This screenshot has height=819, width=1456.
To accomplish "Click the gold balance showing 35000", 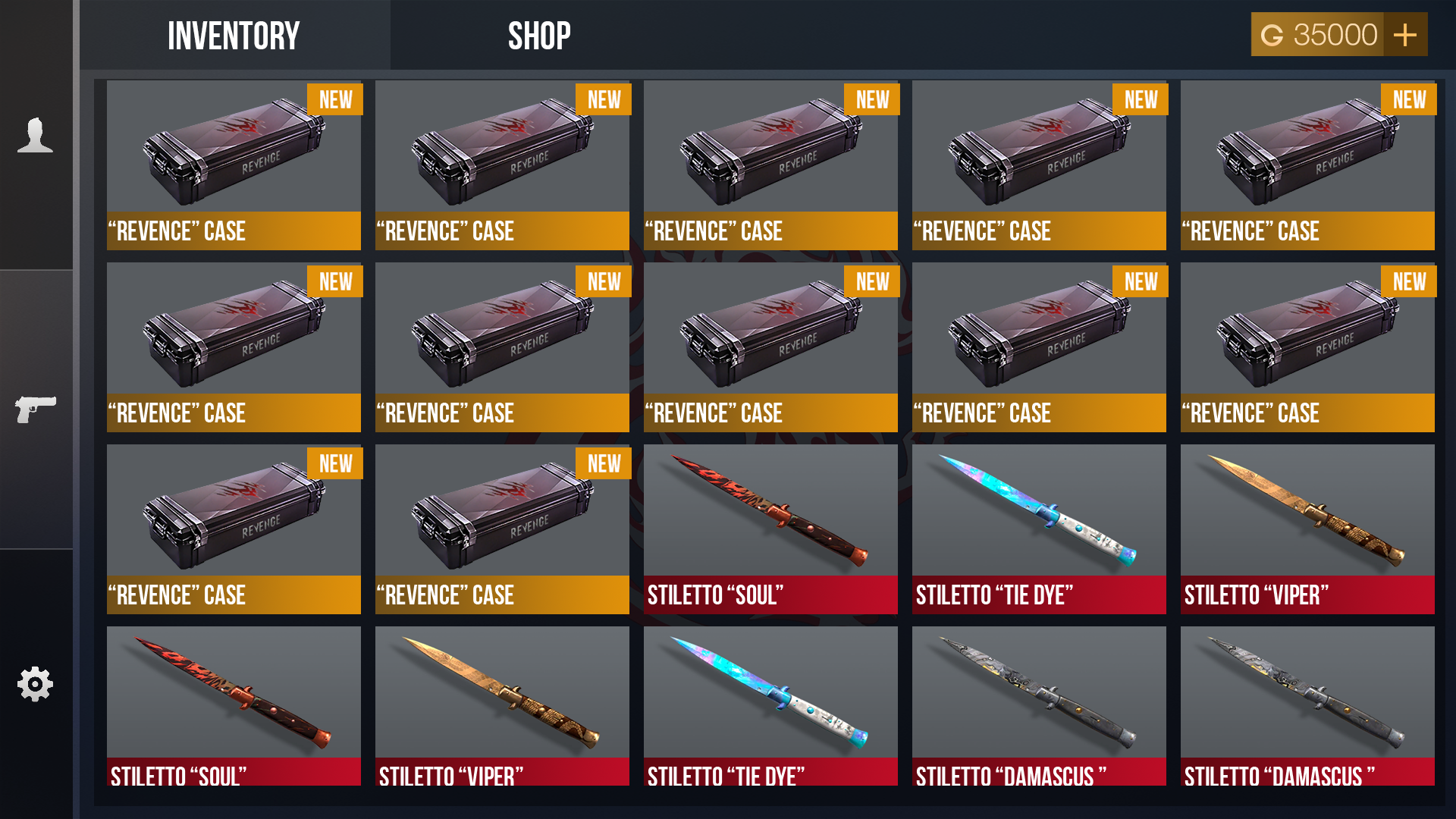I will coord(1332,34).
